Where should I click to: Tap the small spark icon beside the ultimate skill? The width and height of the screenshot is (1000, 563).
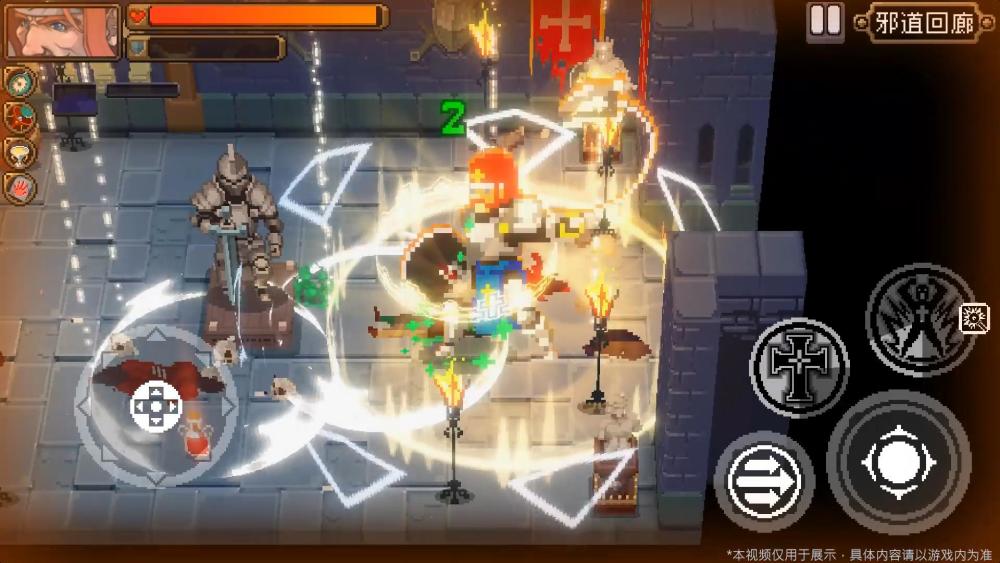(973, 319)
